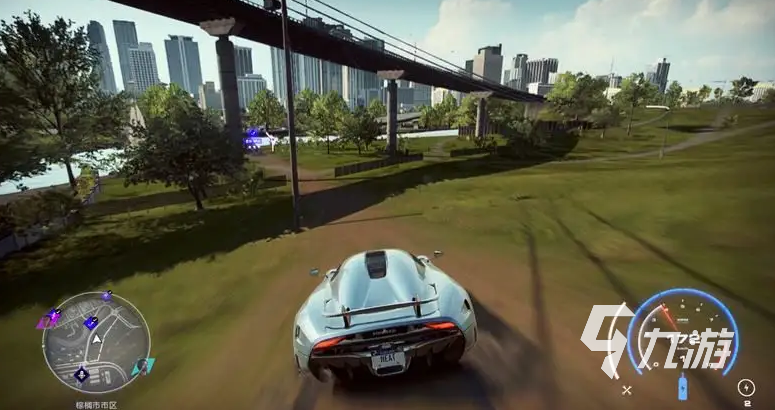Click the teal marker on minimap's right edge
Screen dimensions: 775x410
(x=144, y=366)
